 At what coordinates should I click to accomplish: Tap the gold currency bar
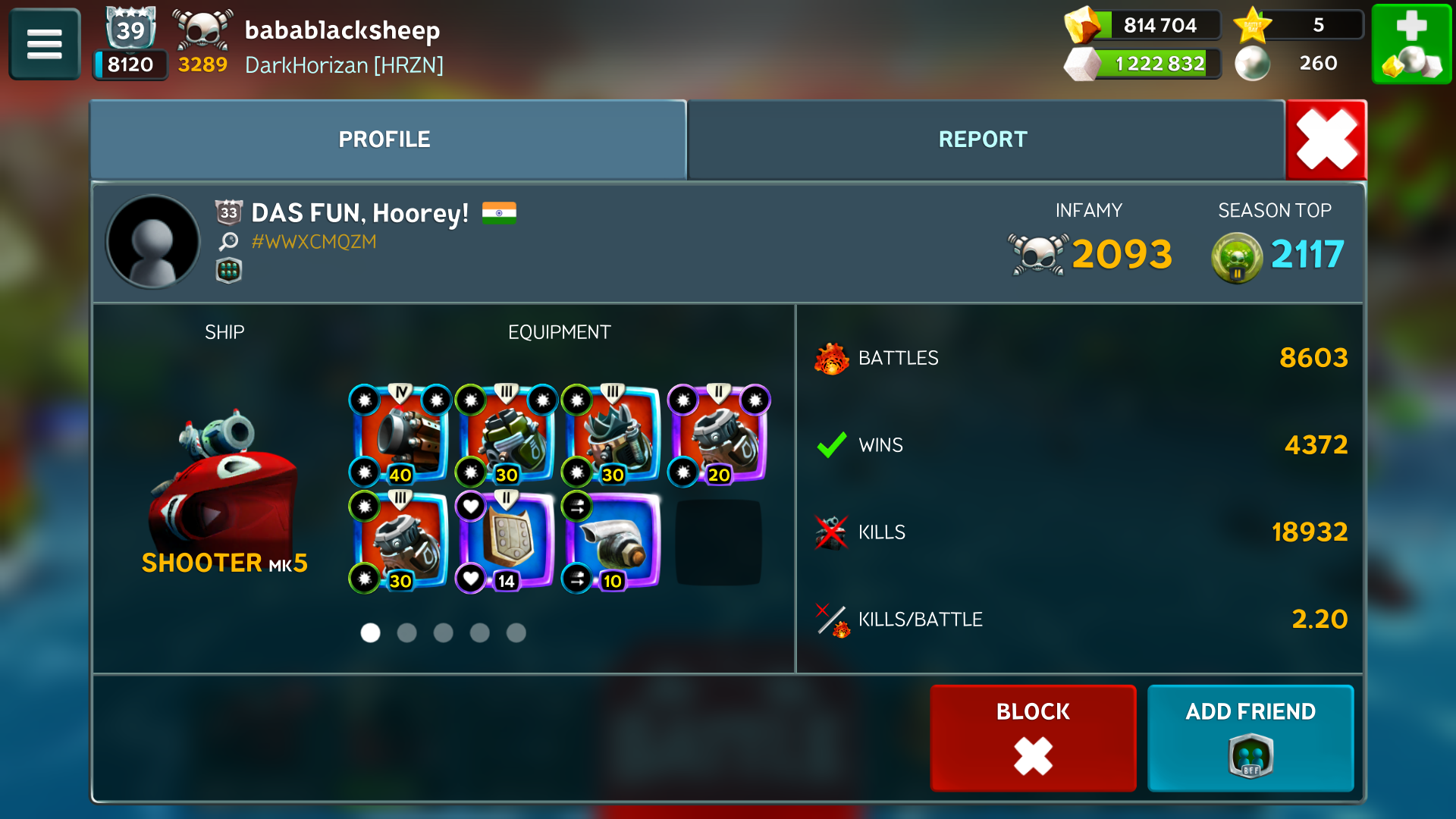coord(1145,26)
